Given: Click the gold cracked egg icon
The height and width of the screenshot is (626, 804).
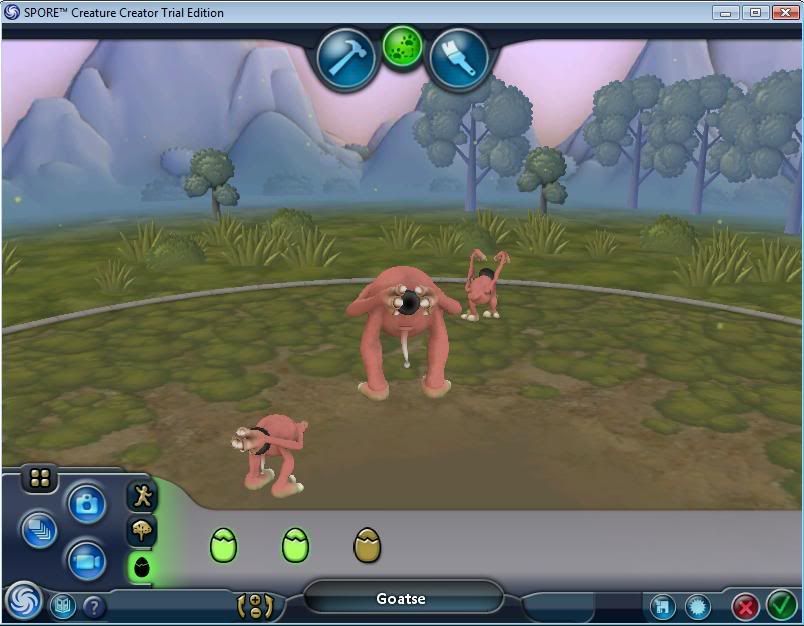Looking at the screenshot, I should click(367, 545).
